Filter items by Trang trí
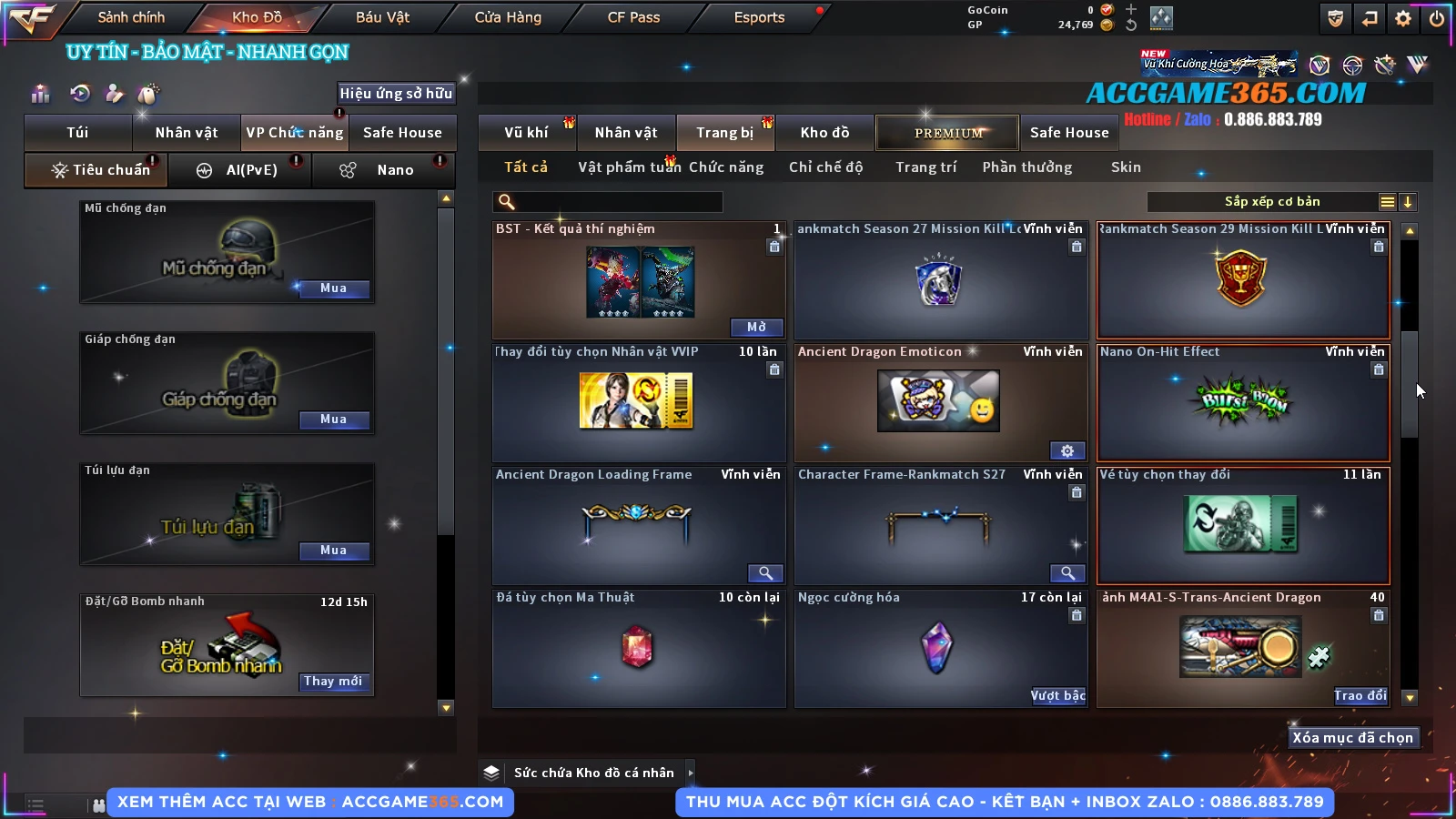Screen dimensions: 1456x819 925,167
